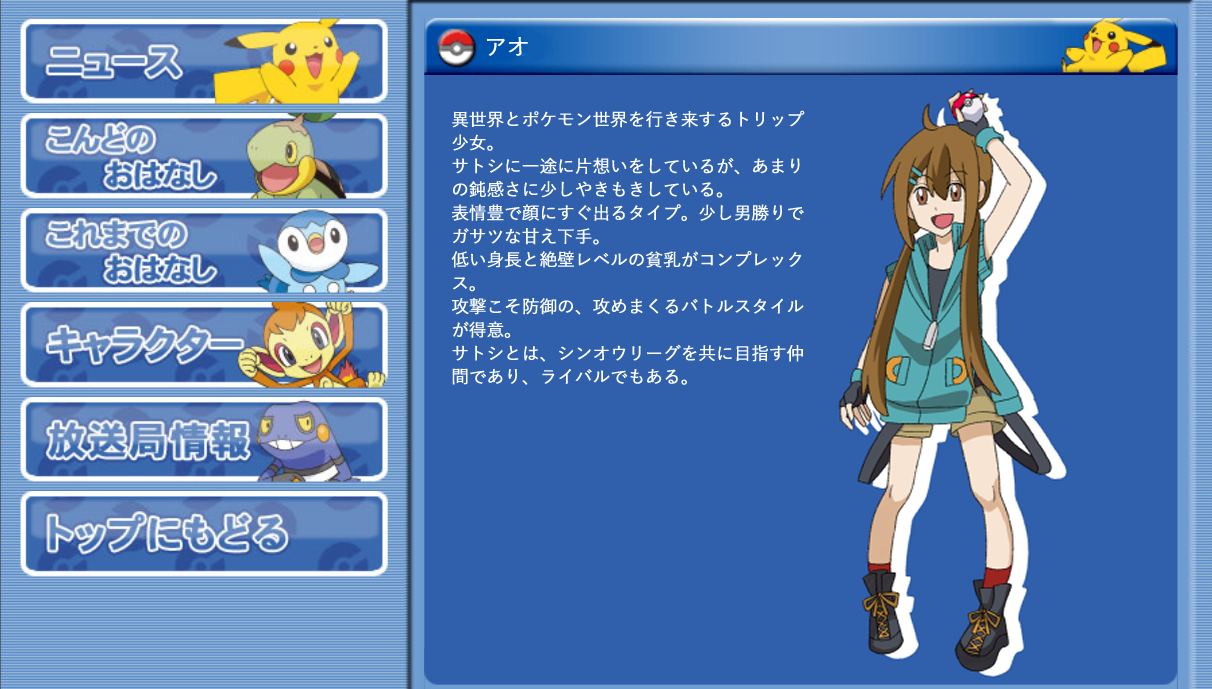Click トップにもどる to return home

coord(203,534)
